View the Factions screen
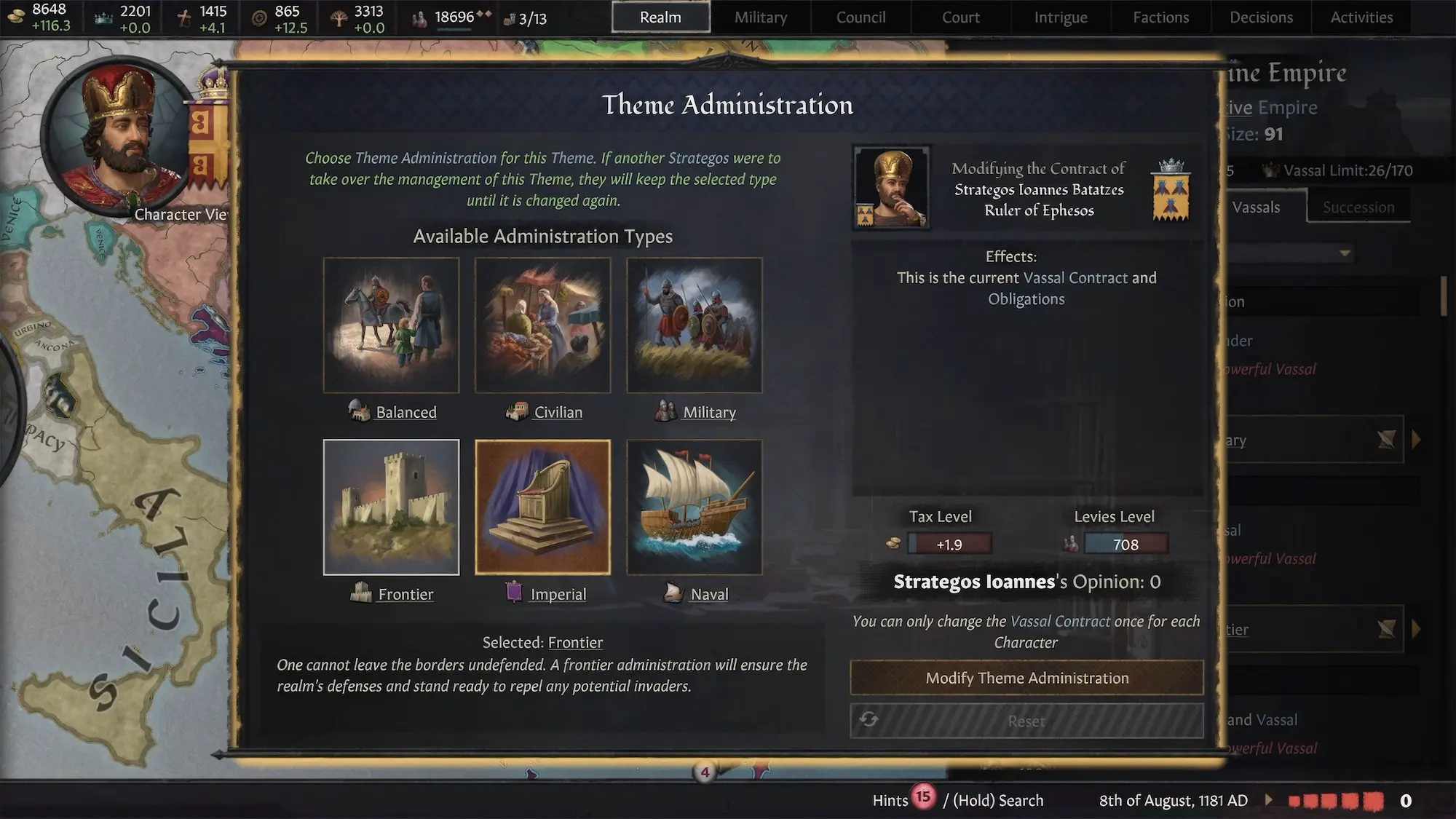 1160,17
